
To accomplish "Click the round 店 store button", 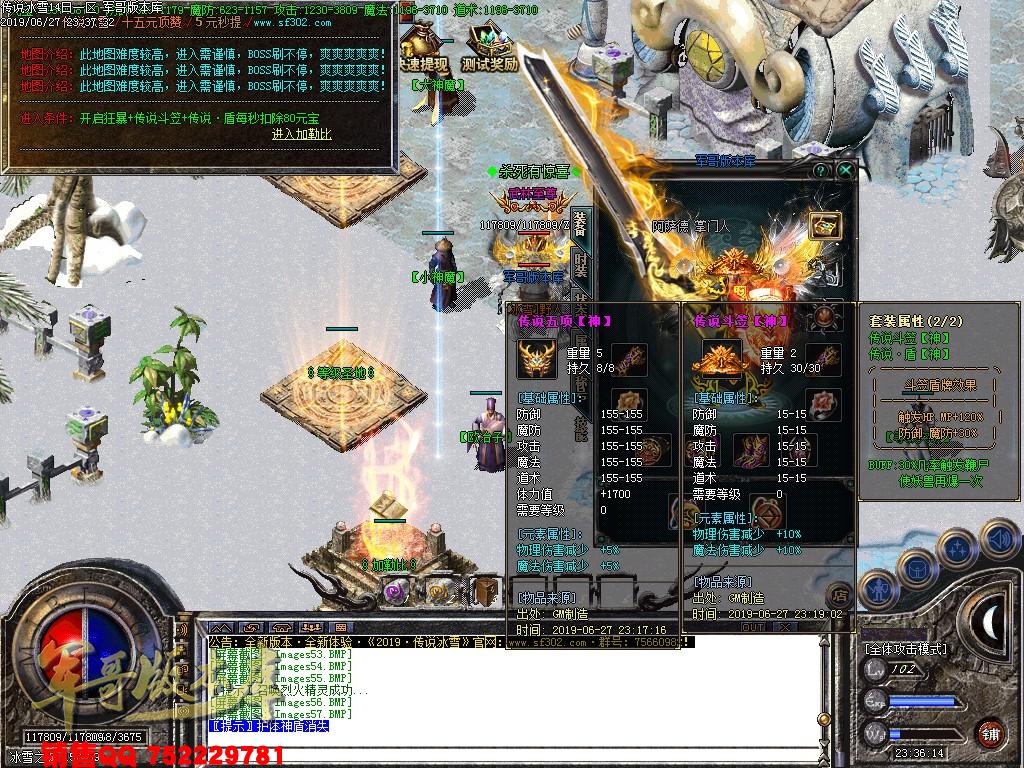I will coord(839,594).
